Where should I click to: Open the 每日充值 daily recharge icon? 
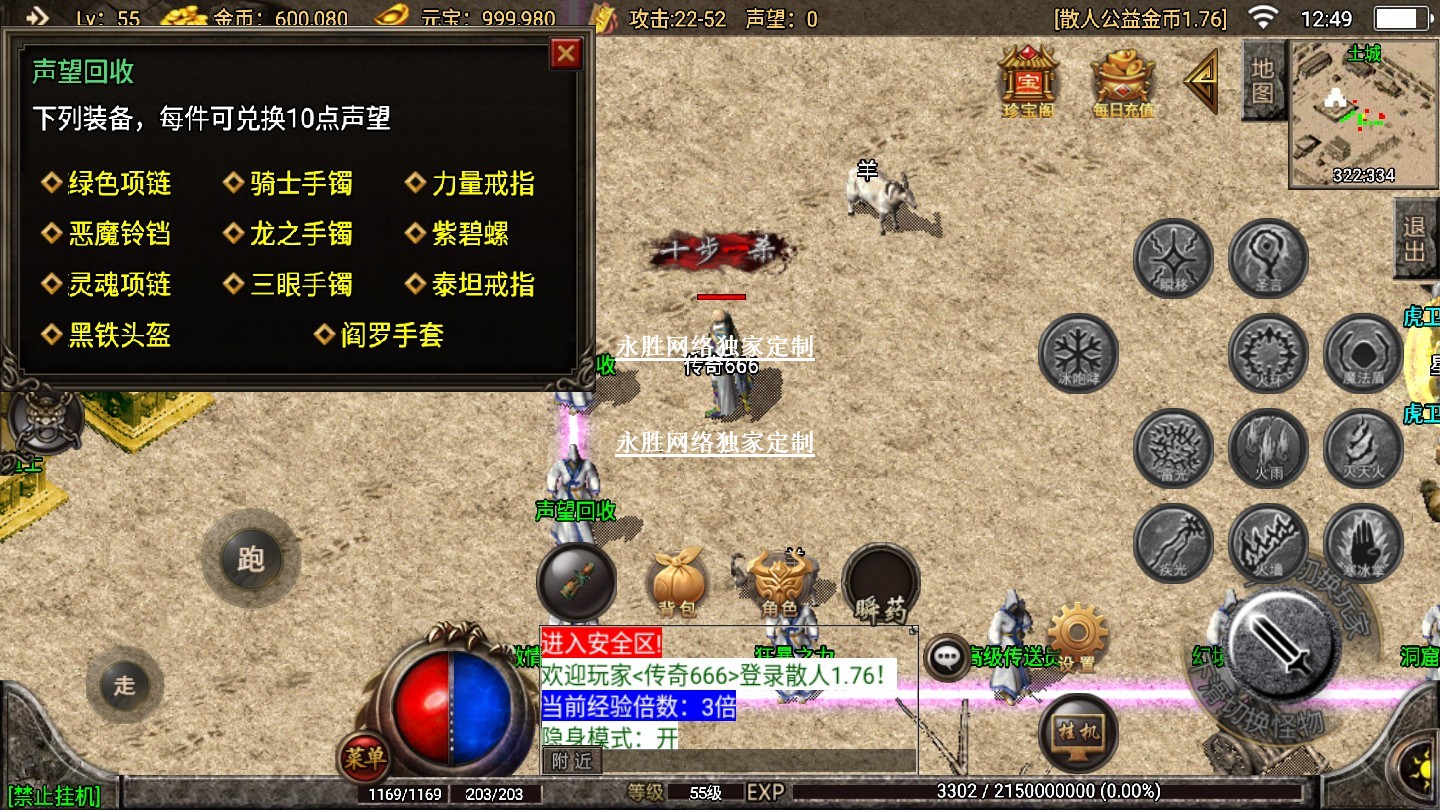[1122, 82]
